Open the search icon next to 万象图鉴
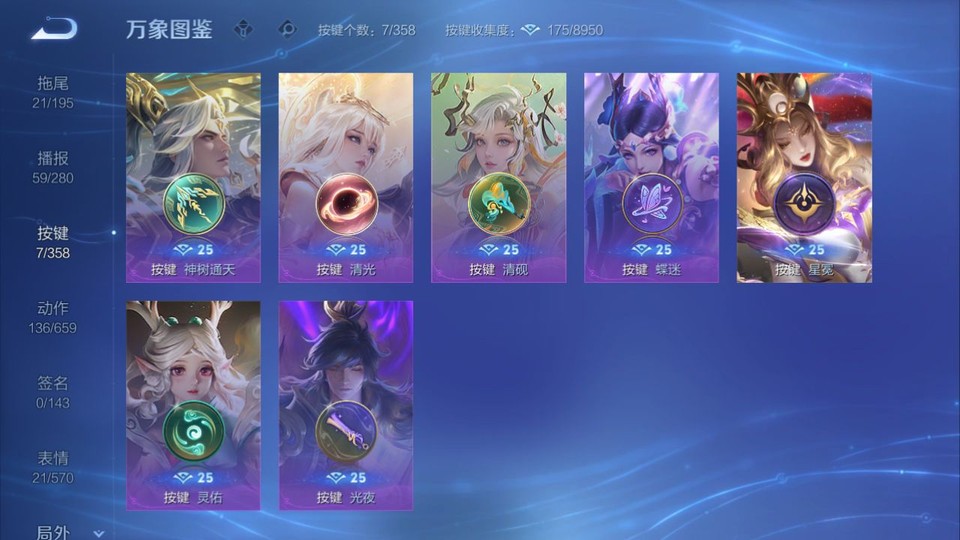The image size is (960, 540). coord(288,30)
